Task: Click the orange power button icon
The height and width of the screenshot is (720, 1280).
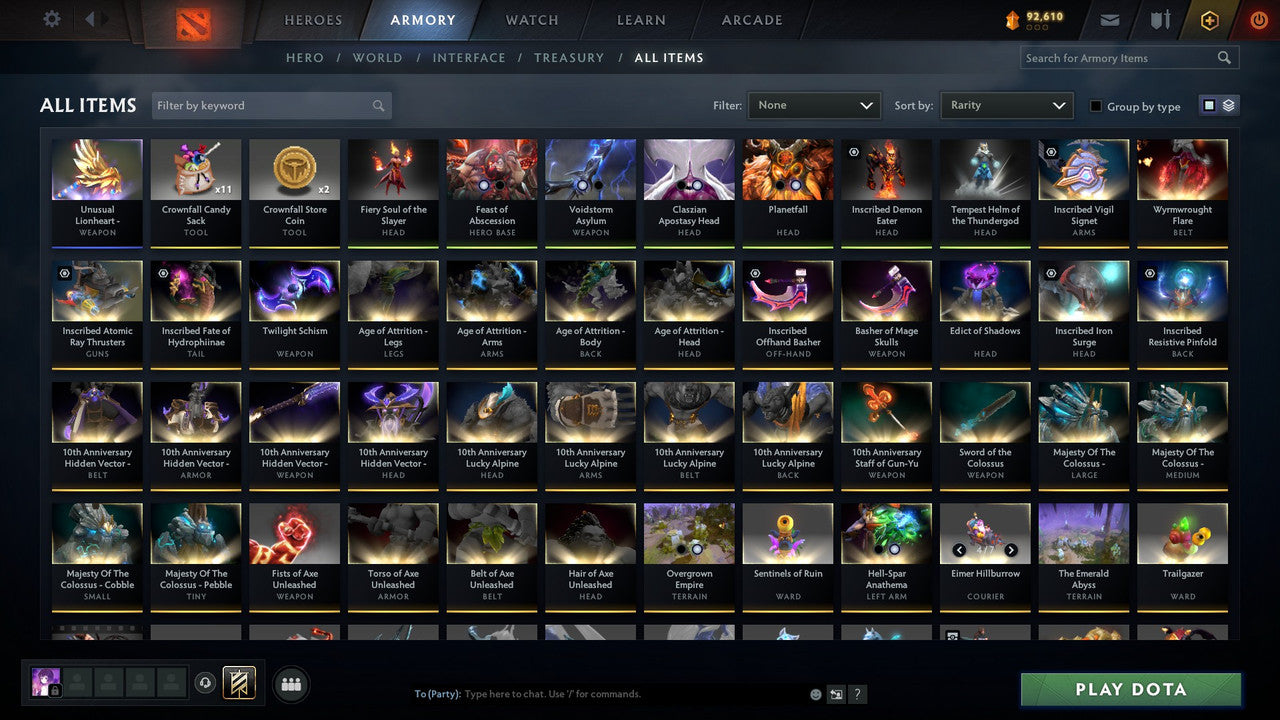Action: (1257, 19)
